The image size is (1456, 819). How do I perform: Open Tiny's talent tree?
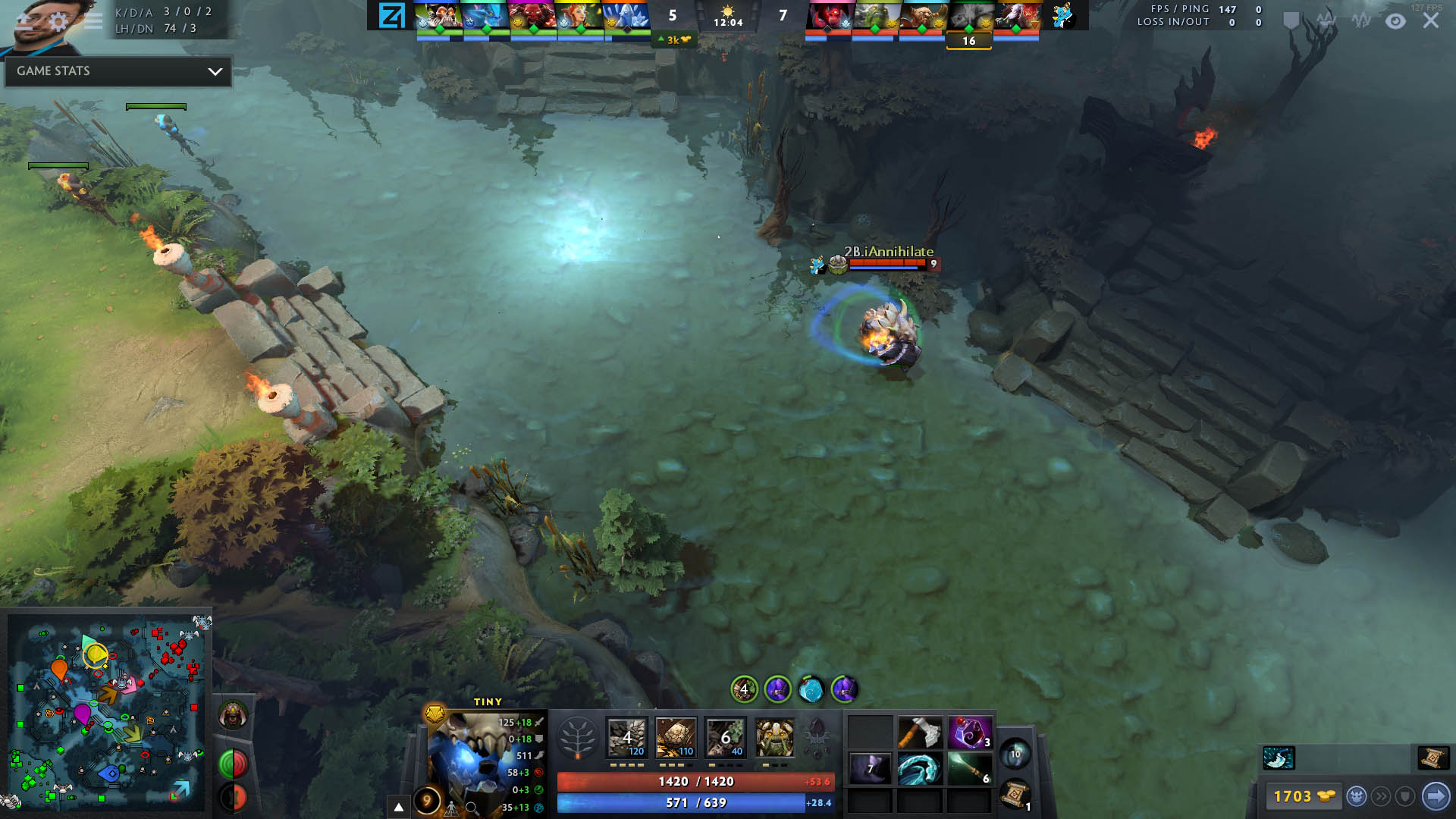(x=577, y=737)
